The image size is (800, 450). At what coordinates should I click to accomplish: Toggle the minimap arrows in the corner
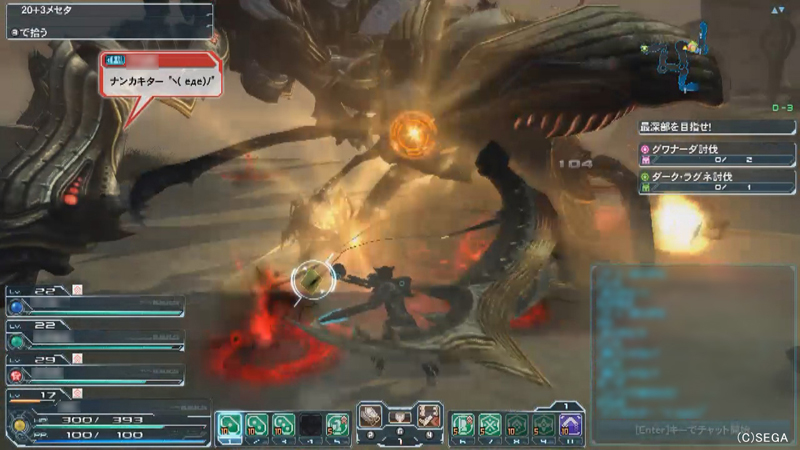(776, 10)
